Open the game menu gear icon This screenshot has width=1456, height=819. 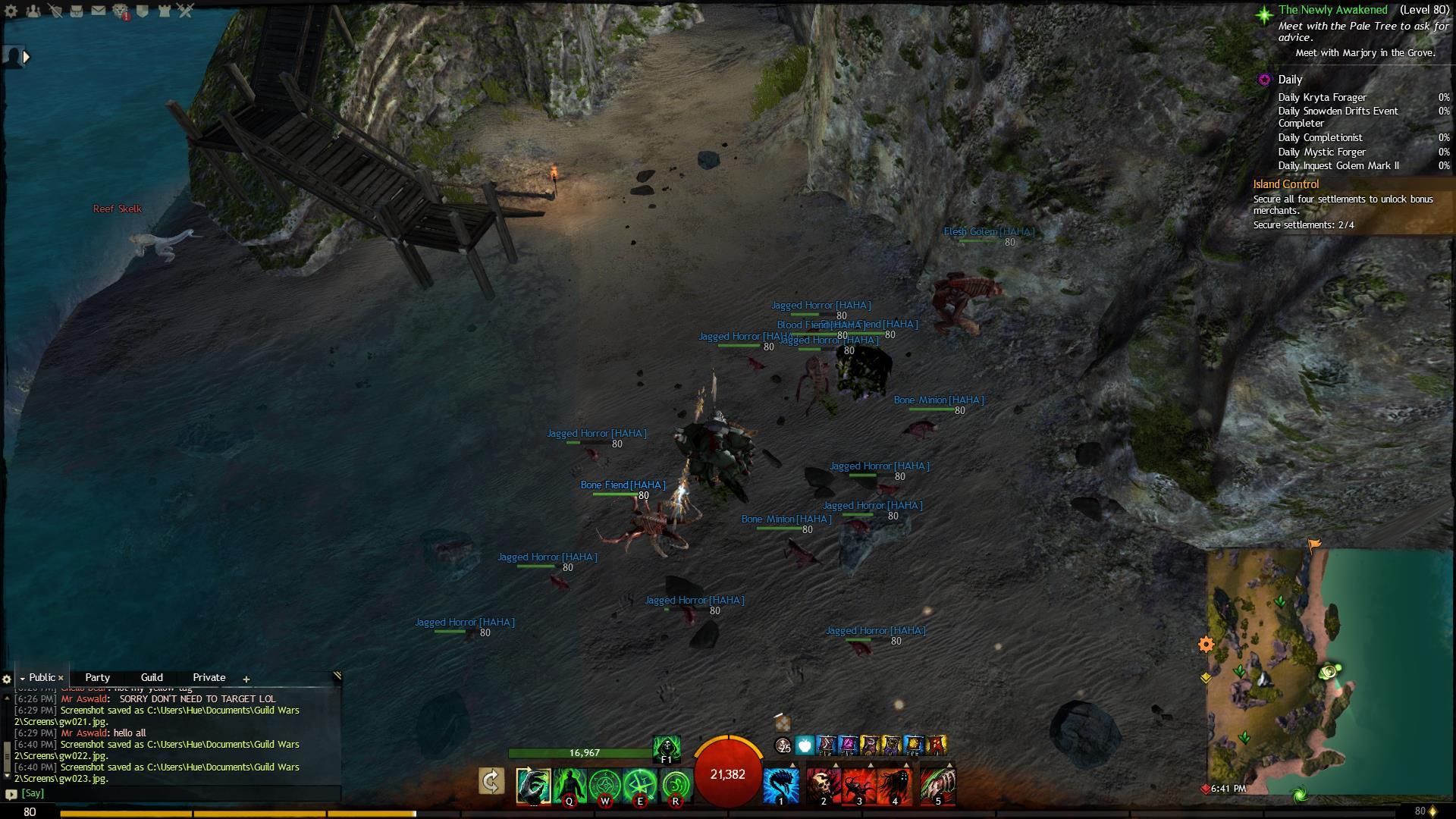[11, 11]
